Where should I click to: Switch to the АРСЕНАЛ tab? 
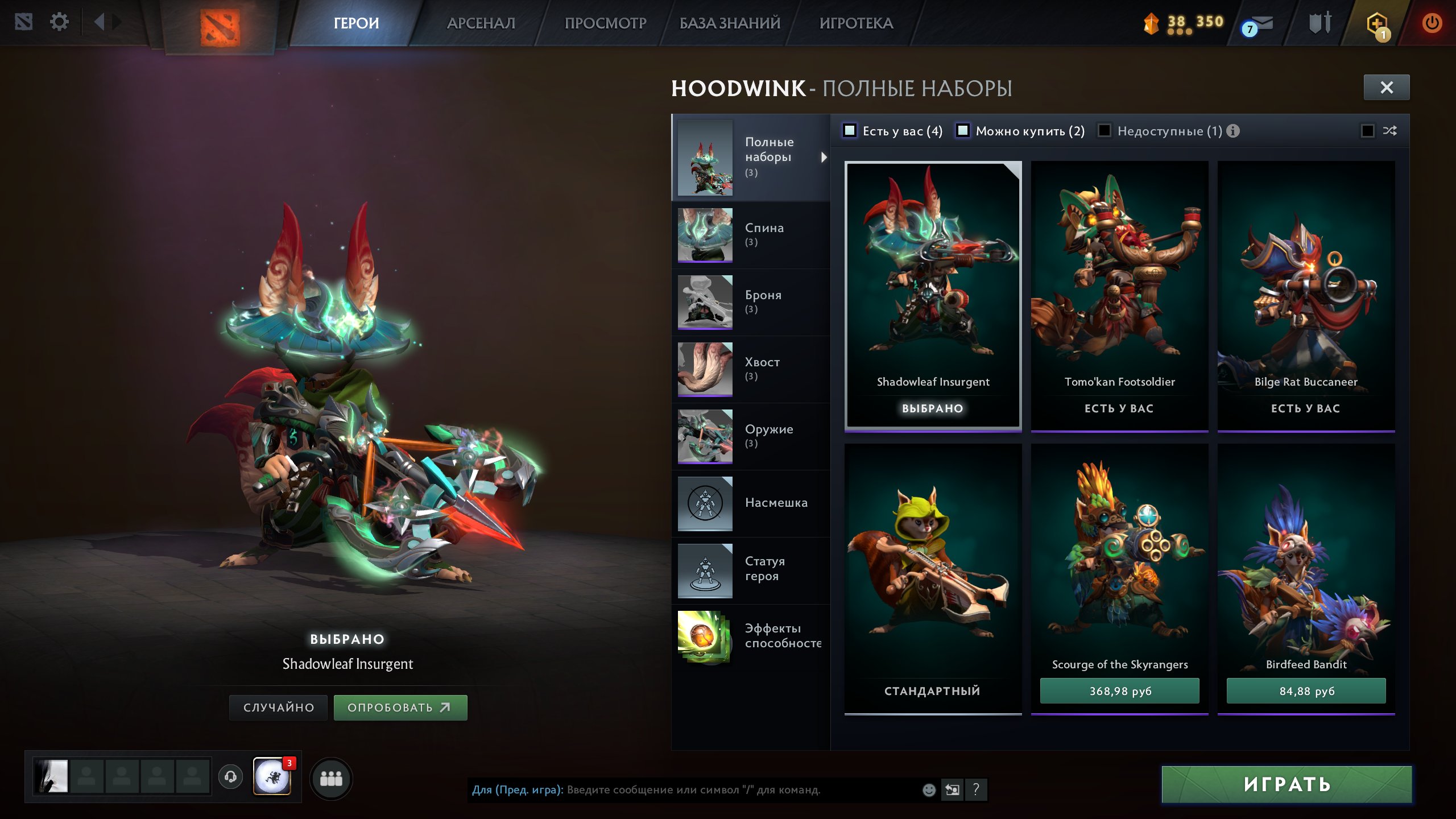click(481, 23)
